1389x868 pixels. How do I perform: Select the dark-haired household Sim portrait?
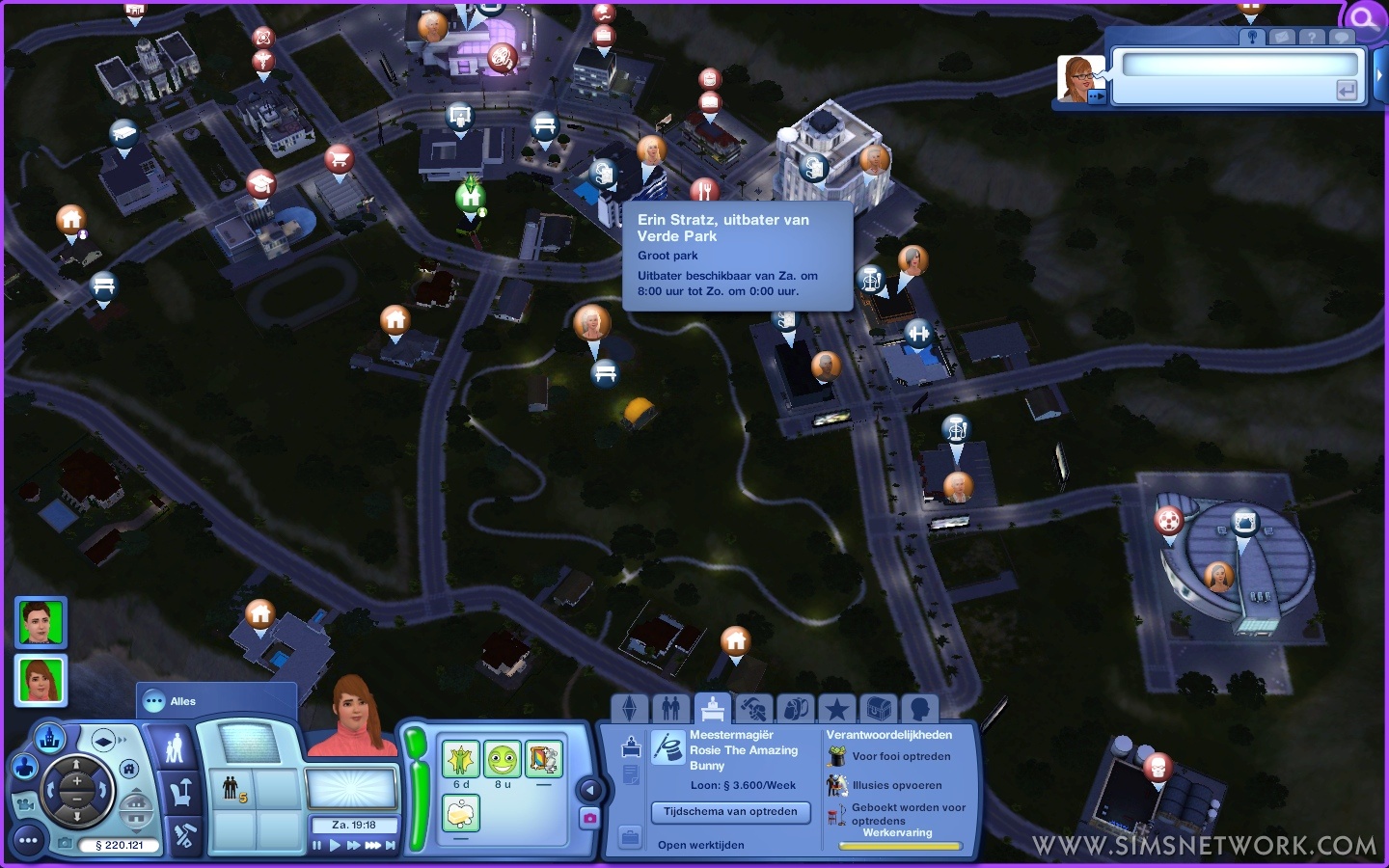pos(41,622)
